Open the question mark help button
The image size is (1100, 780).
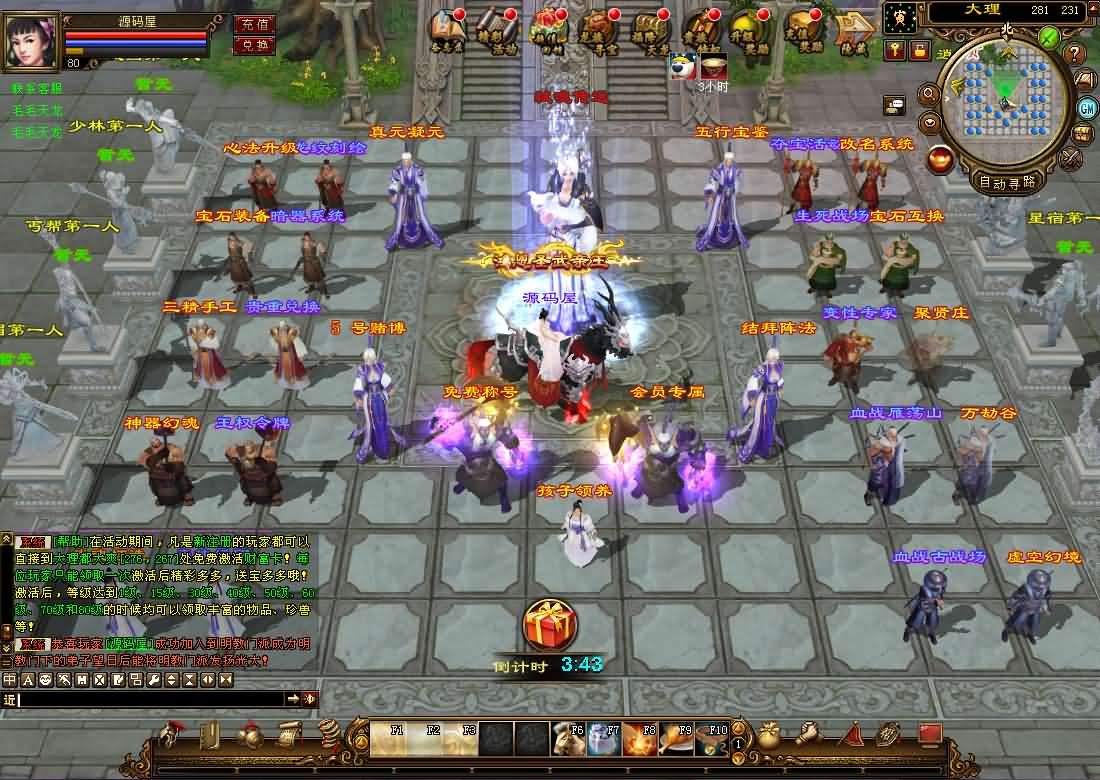pyautogui.click(x=1075, y=53)
